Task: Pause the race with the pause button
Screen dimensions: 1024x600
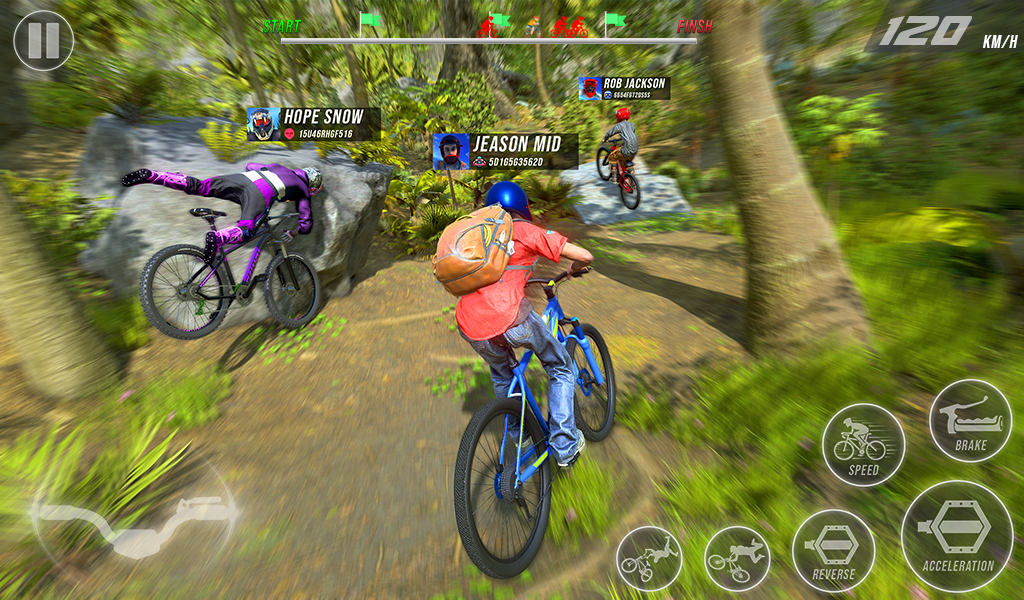Action: tap(43, 40)
